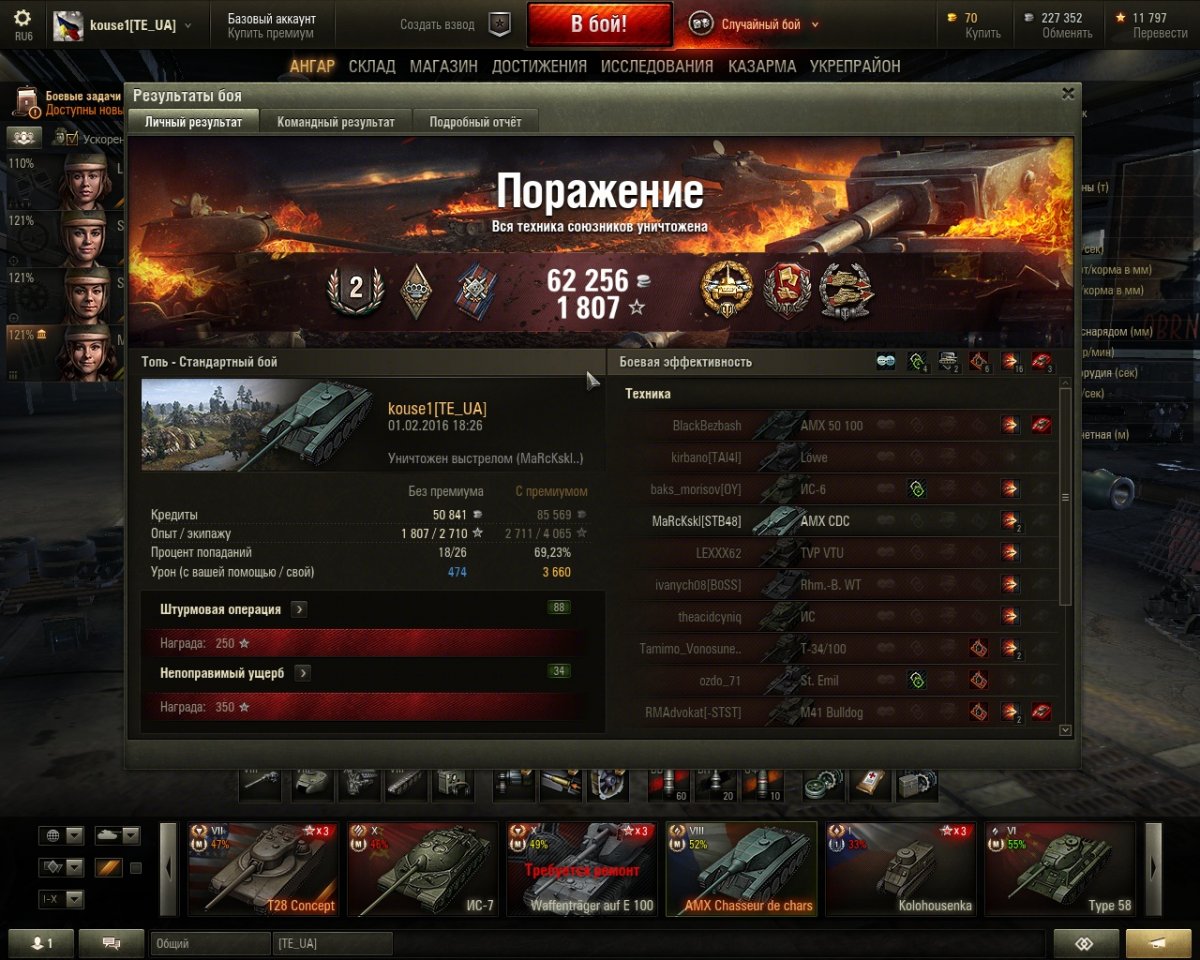1200x960 pixels.
Task: Open the УКРЕПРАЙОН stronghold
Action: point(855,67)
